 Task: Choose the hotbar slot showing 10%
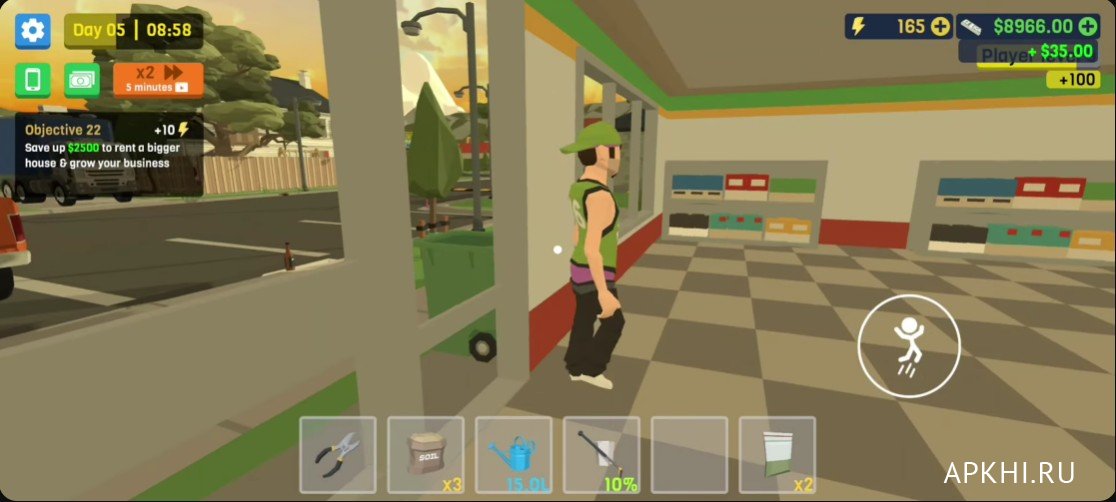pyautogui.click(x=602, y=455)
